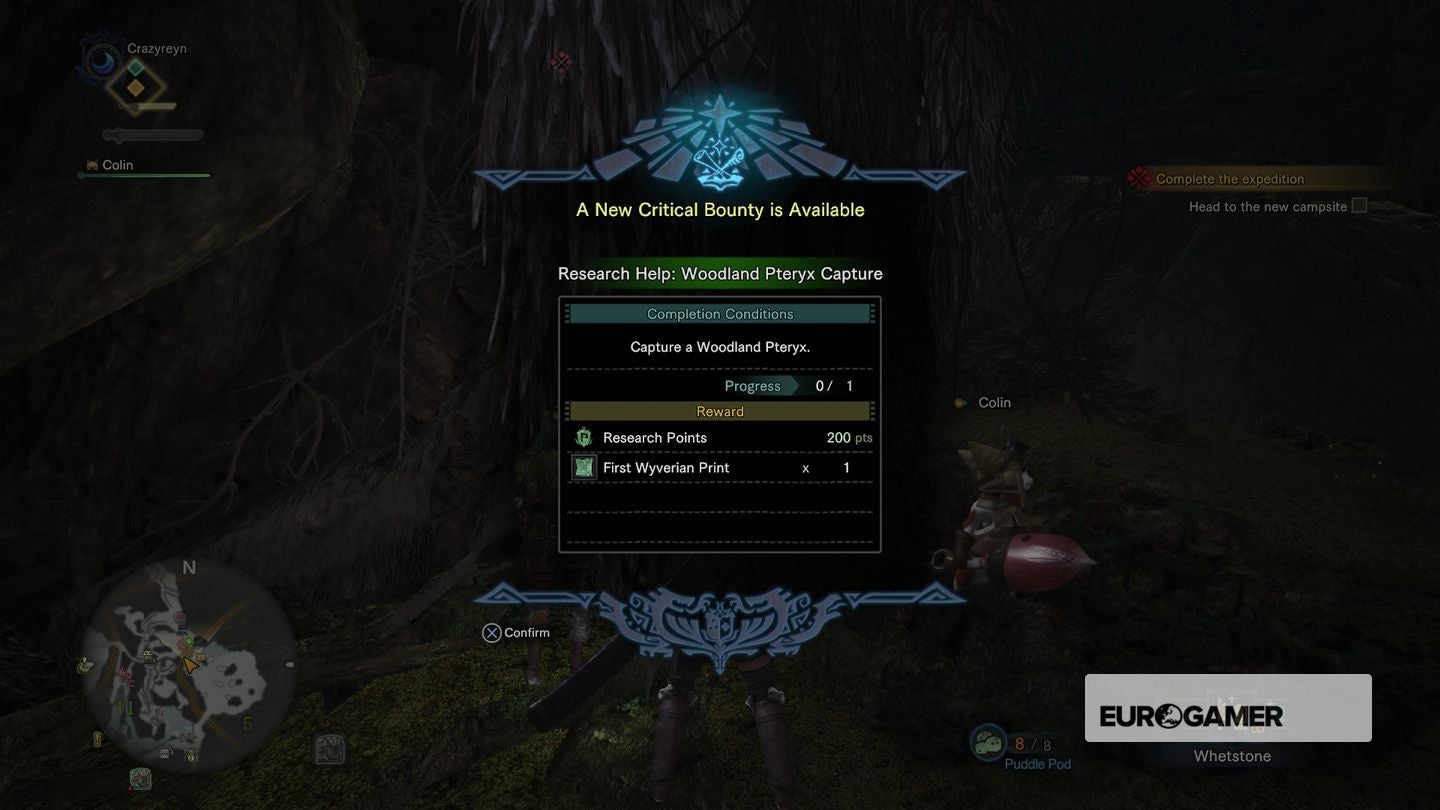Open the circular minimap
This screenshot has width=1440, height=810.
[x=188, y=665]
